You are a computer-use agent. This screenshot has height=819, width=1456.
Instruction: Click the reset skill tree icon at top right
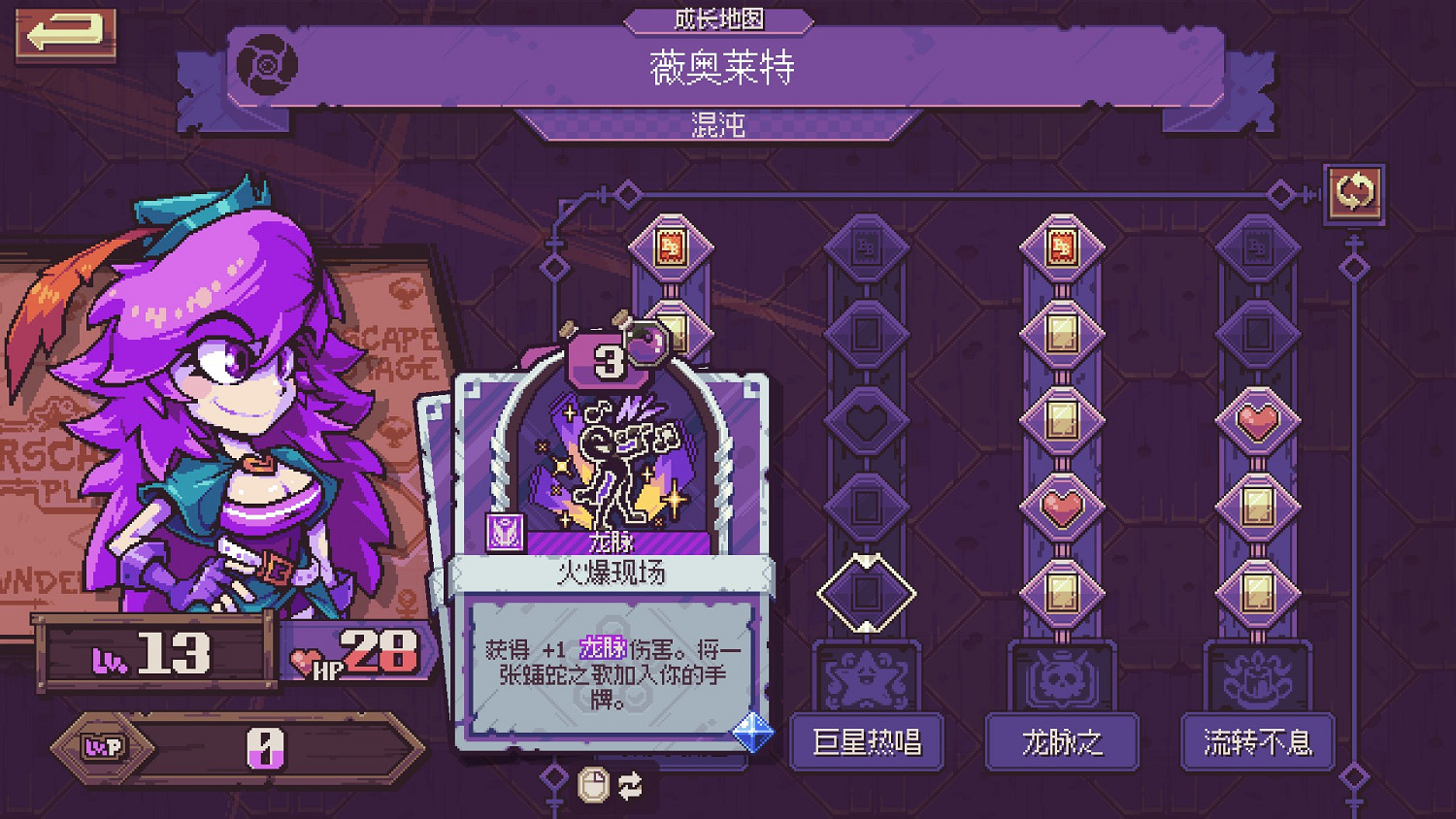coord(1357,192)
